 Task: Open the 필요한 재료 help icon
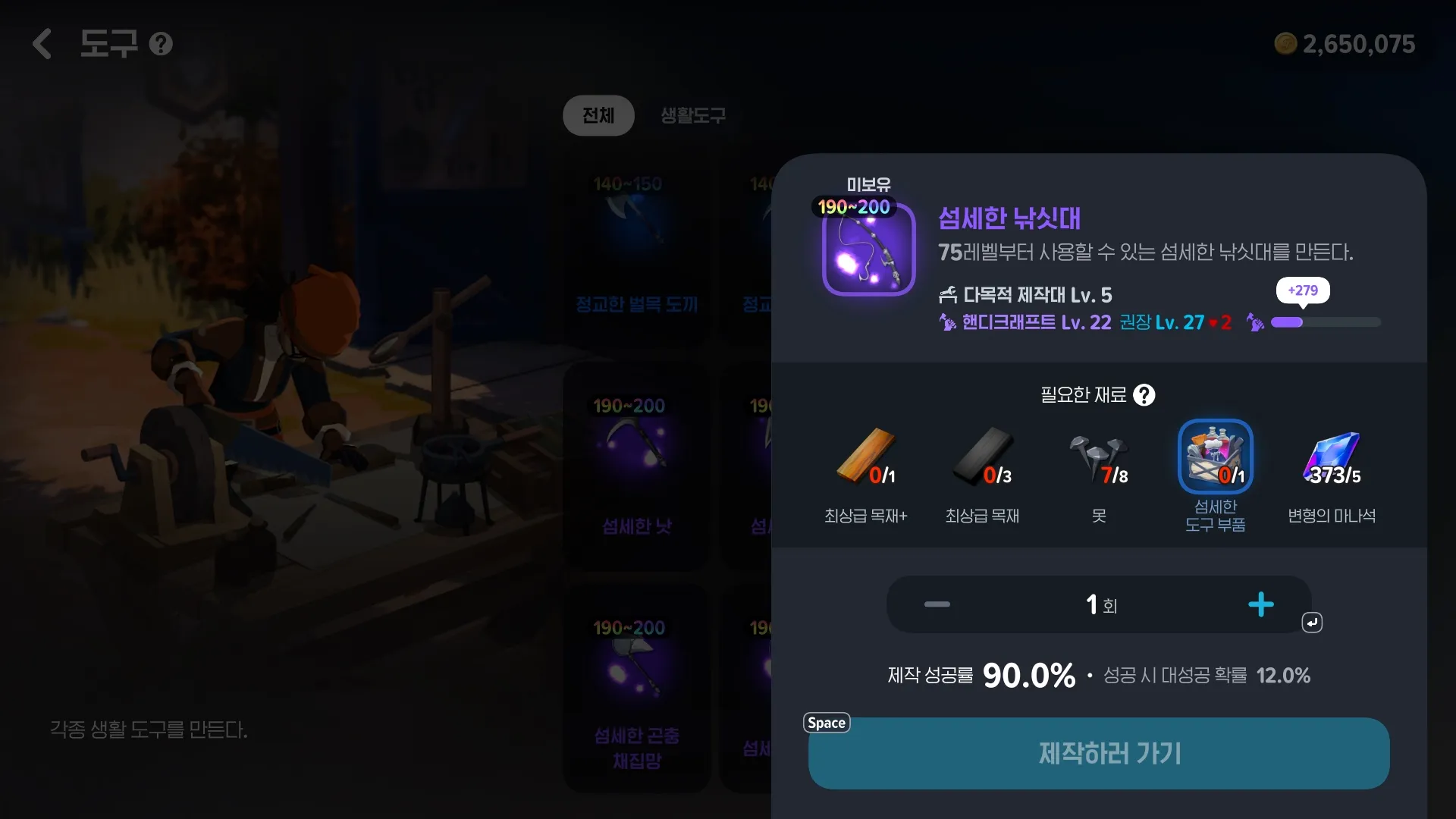[x=1144, y=395]
